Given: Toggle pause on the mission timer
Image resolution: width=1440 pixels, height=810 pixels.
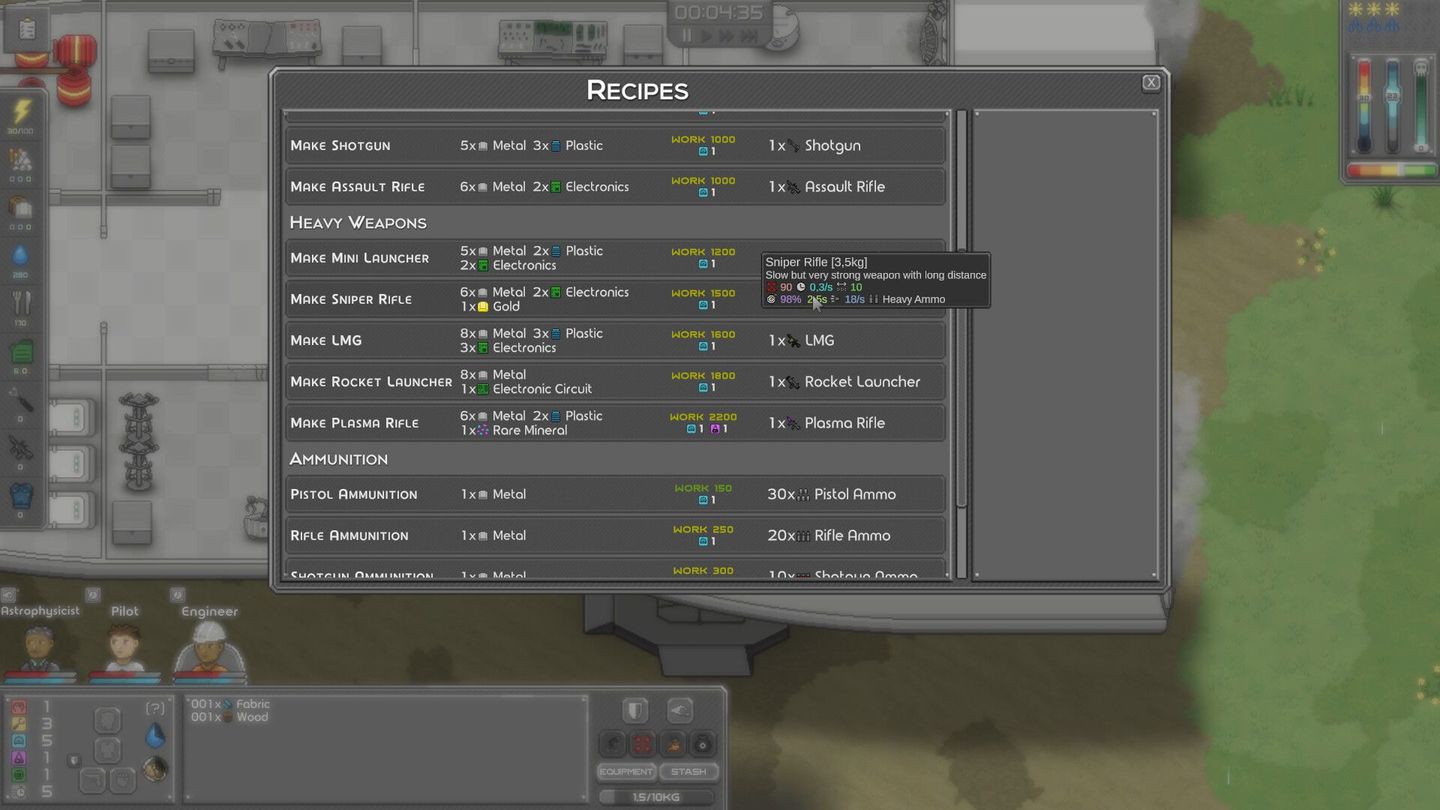Looking at the screenshot, I should click(688, 35).
